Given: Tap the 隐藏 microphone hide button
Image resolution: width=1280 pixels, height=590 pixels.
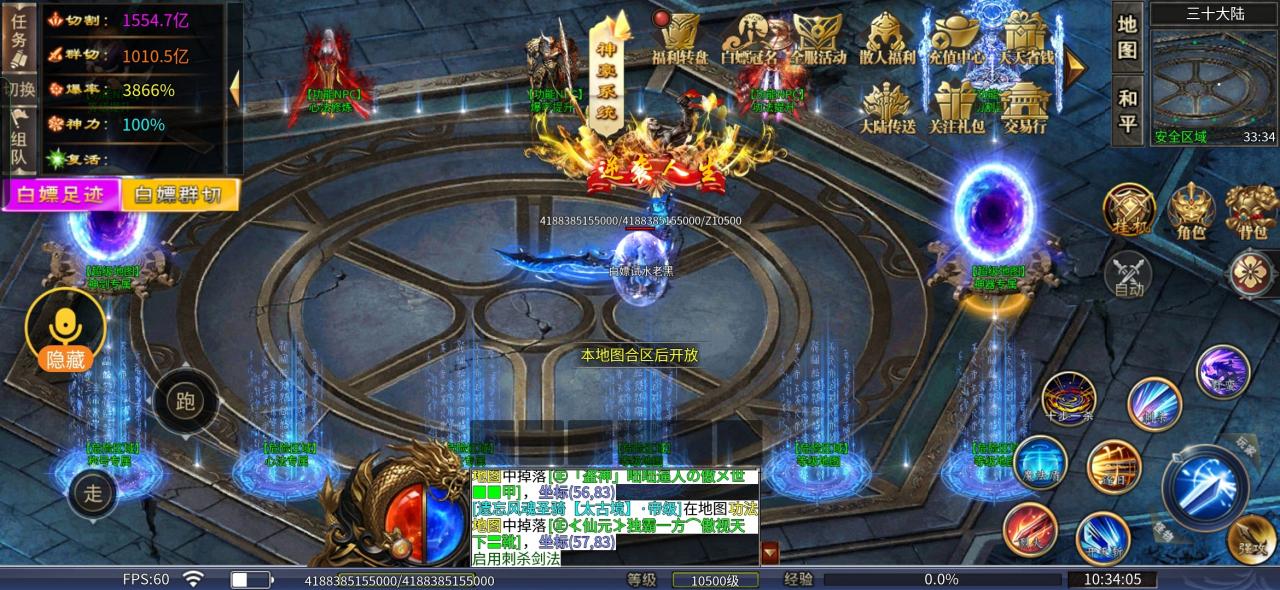Looking at the screenshot, I should click(66, 331).
